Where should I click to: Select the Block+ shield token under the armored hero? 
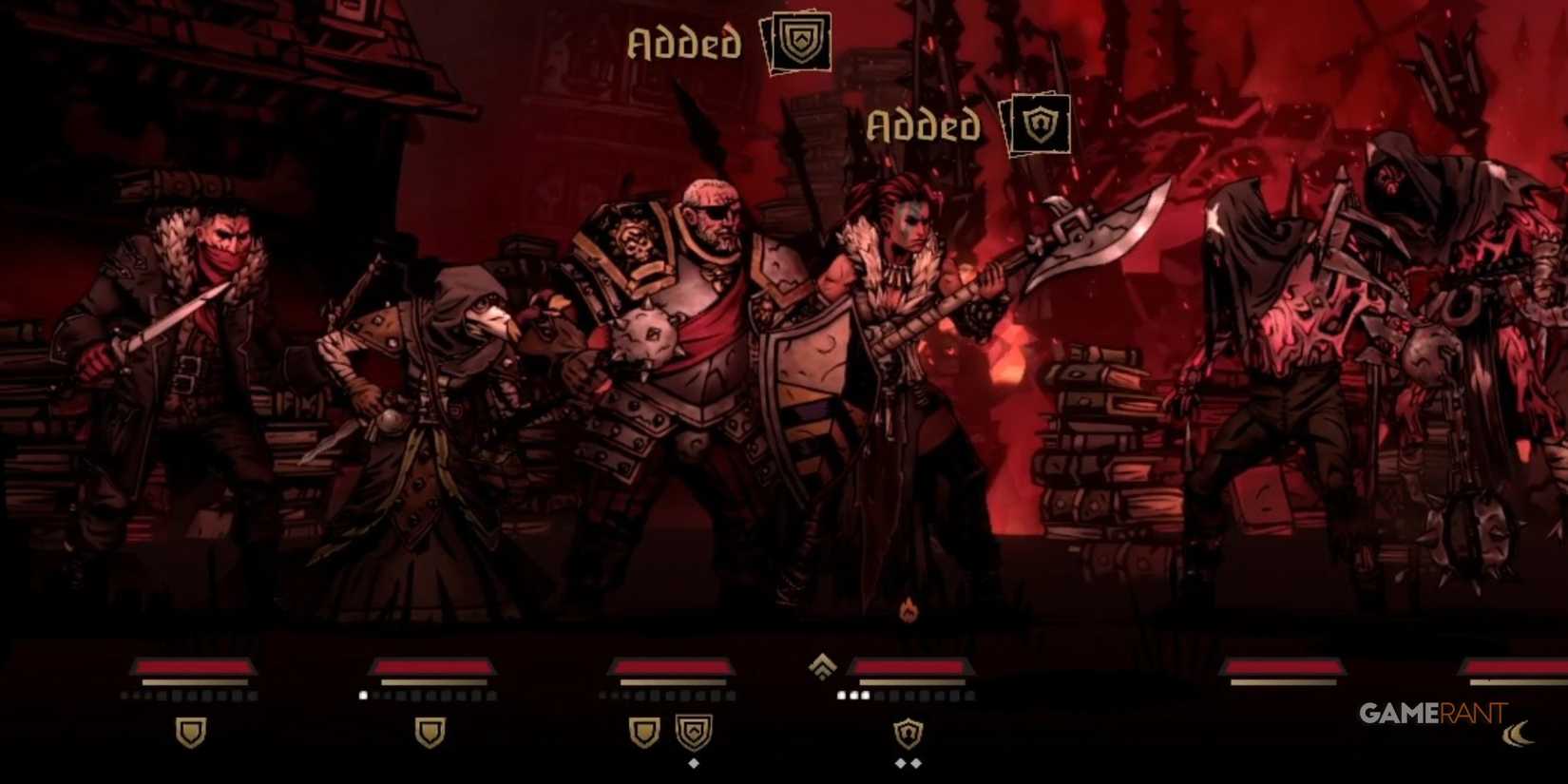(x=695, y=730)
